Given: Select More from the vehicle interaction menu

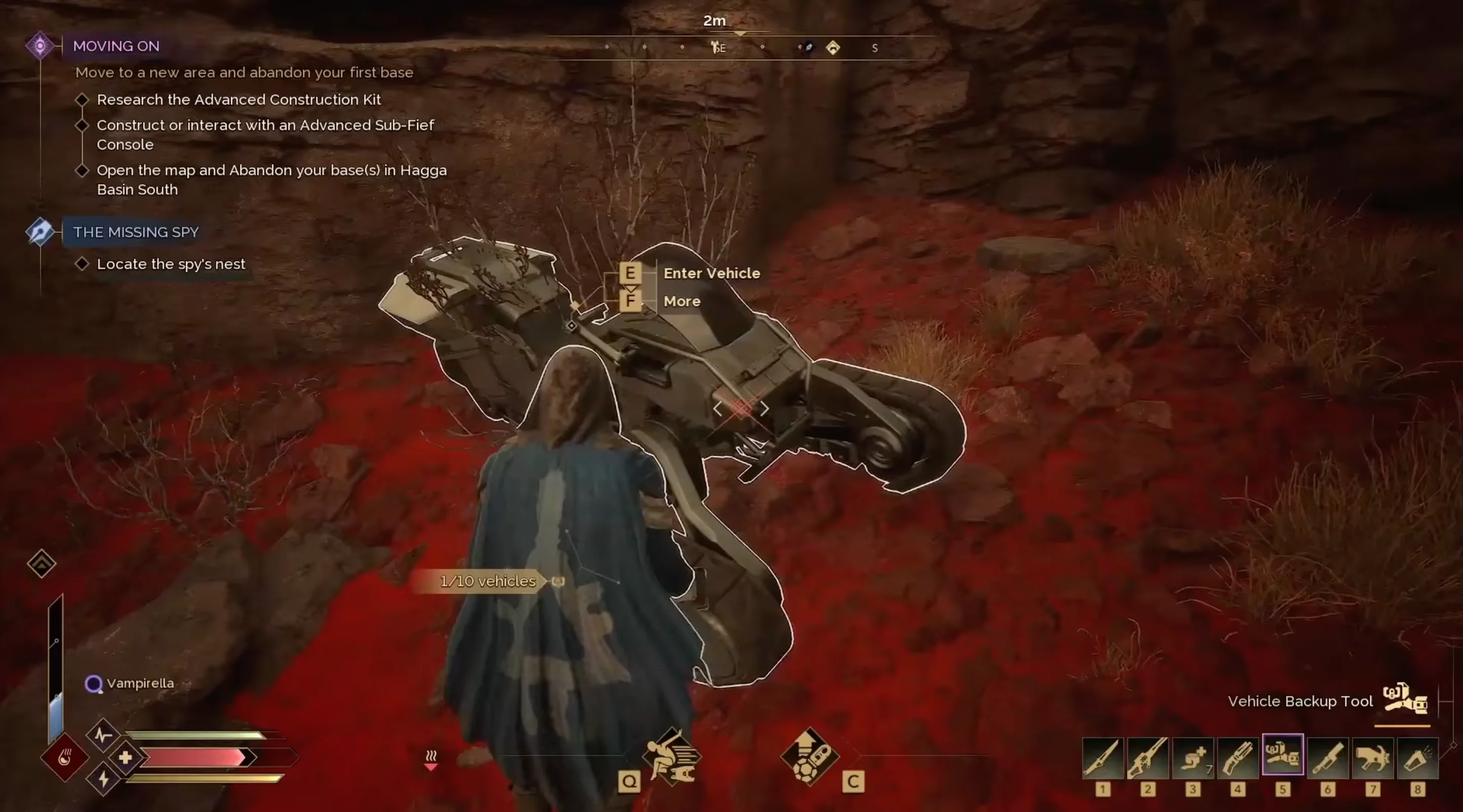Looking at the screenshot, I should [x=681, y=302].
